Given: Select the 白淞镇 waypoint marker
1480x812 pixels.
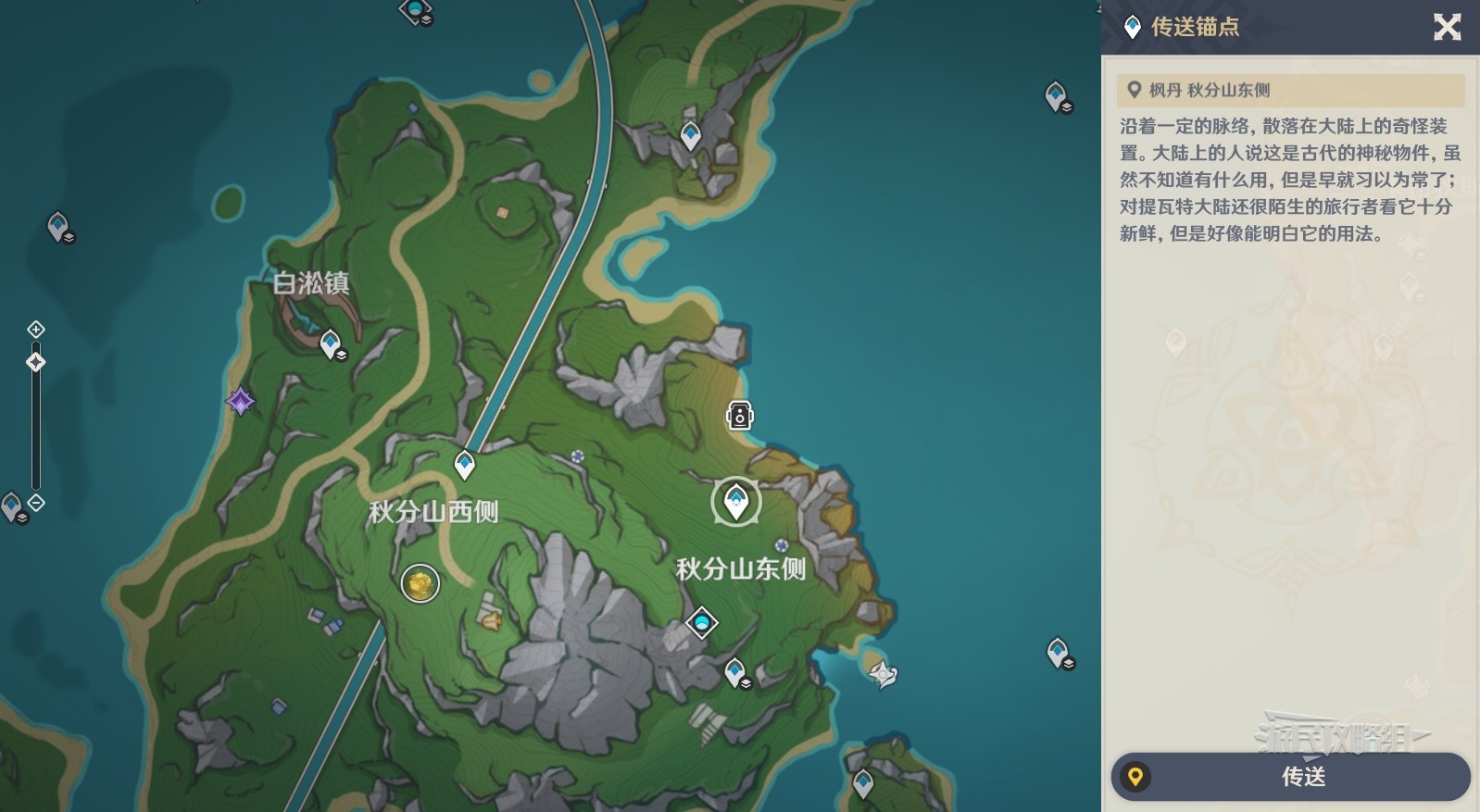Looking at the screenshot, I should pyautogui.click(x=331, y=344).
